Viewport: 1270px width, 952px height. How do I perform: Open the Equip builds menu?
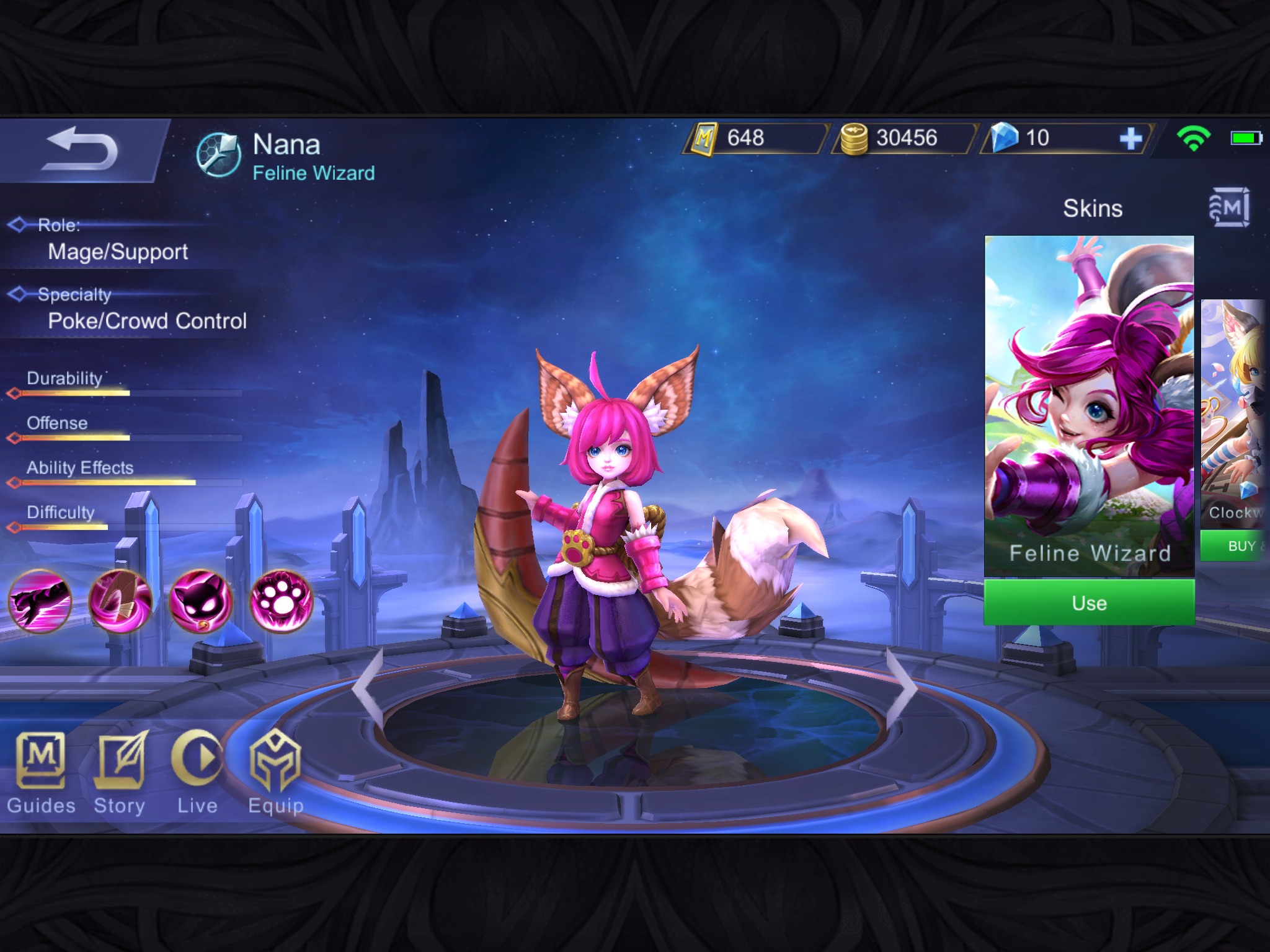[276, 772]
